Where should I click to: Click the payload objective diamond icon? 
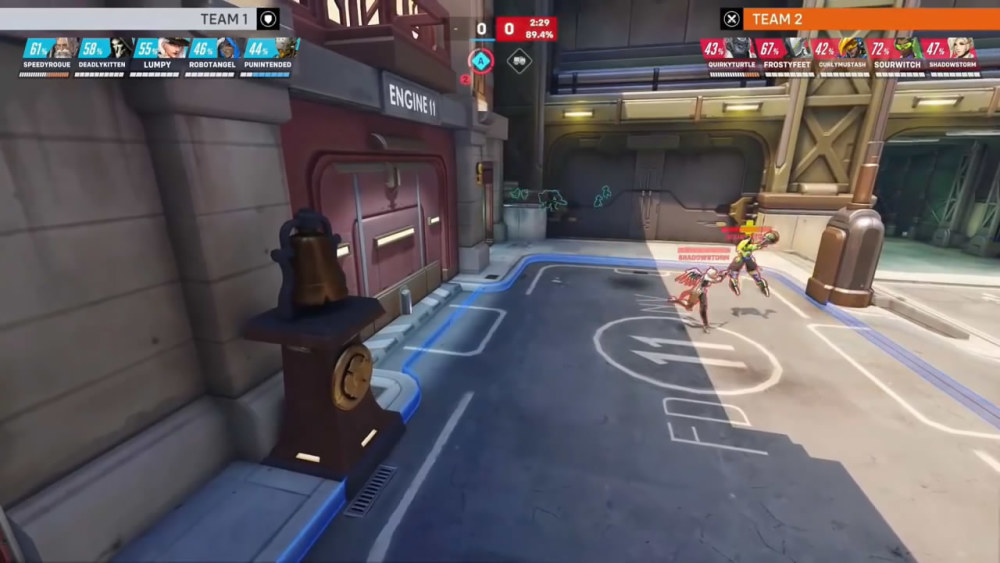pos(519,60)
